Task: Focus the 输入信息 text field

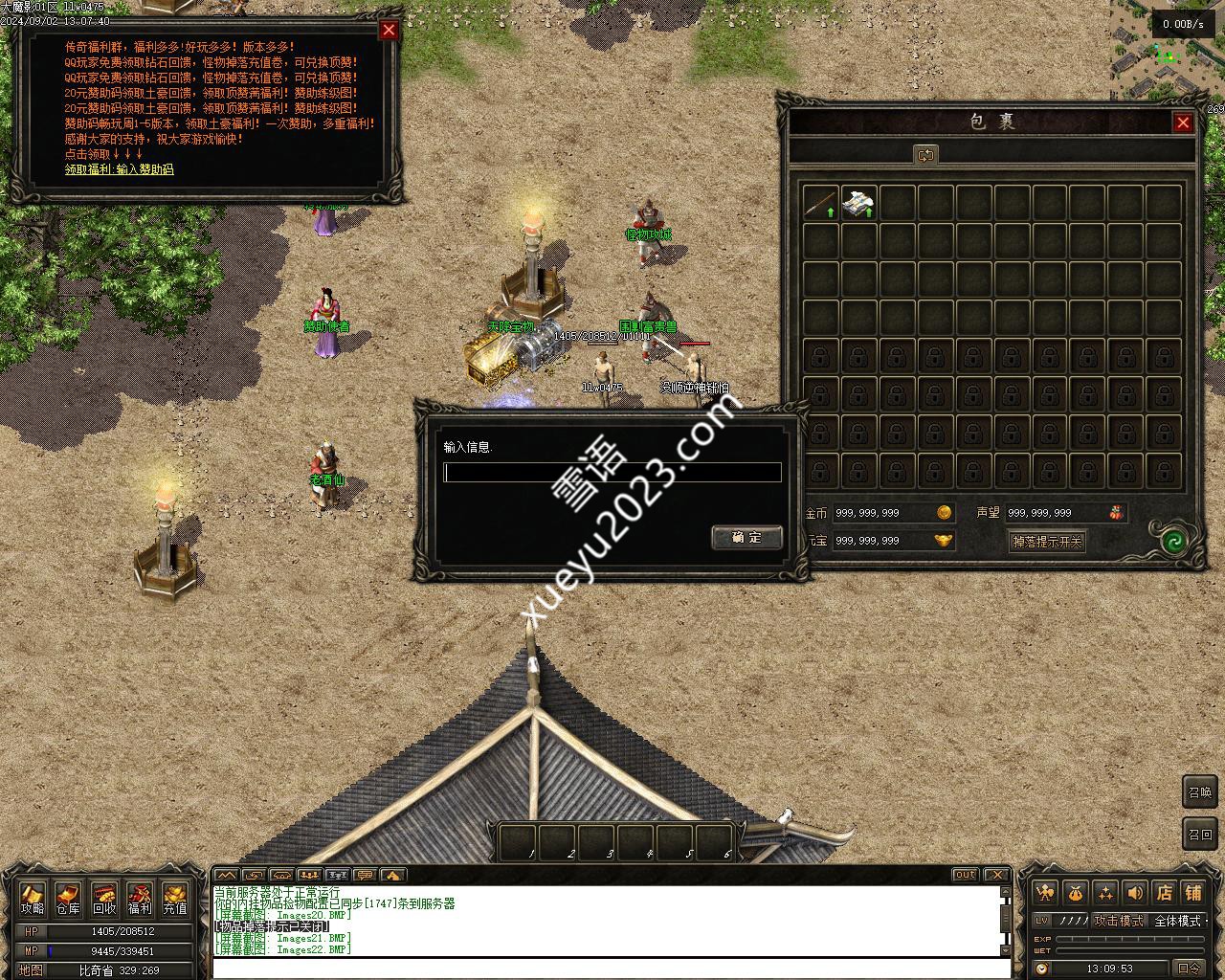Action: (612, 472)
